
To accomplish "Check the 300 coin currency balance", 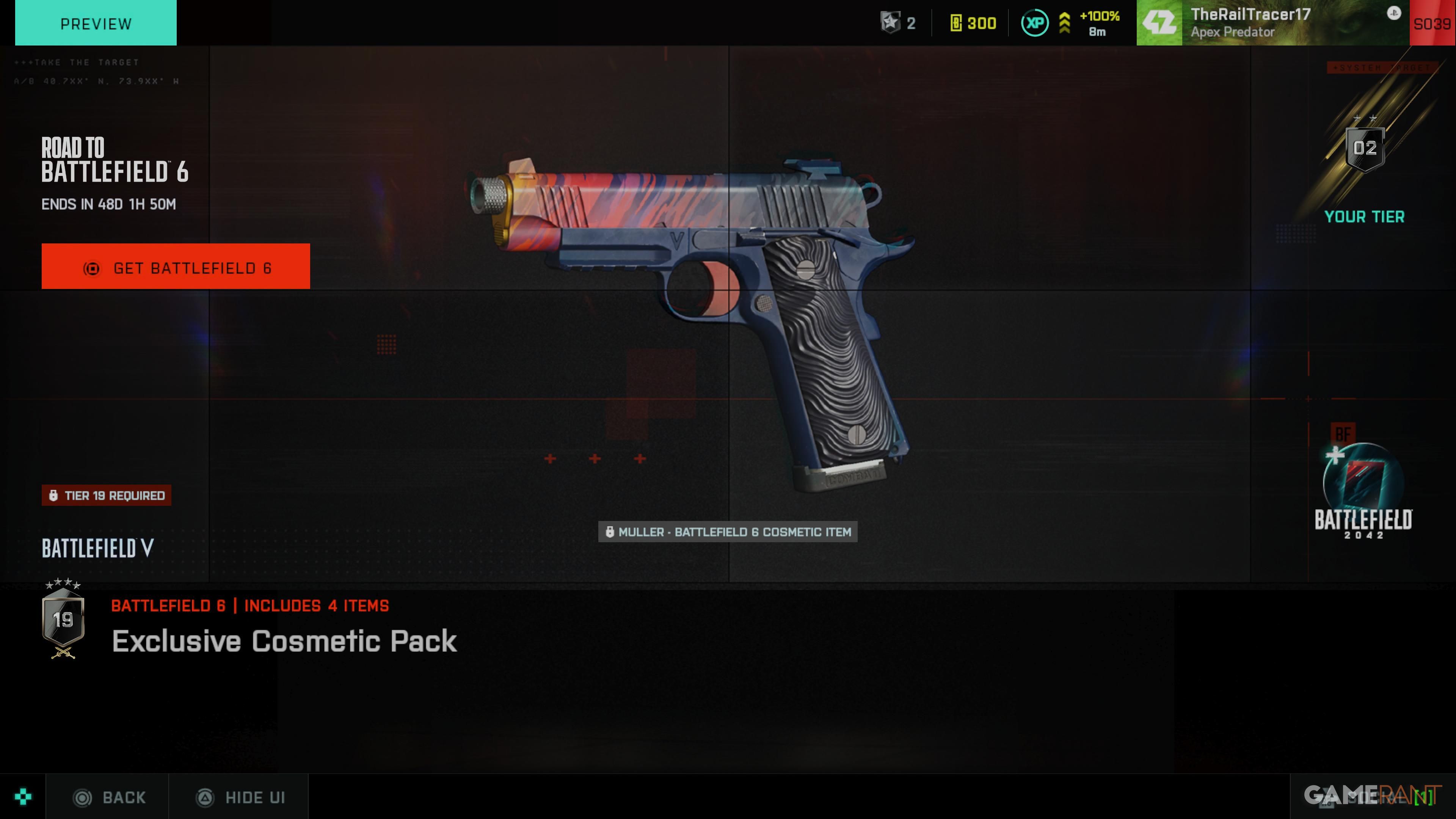I will click(x=973, y=23).
